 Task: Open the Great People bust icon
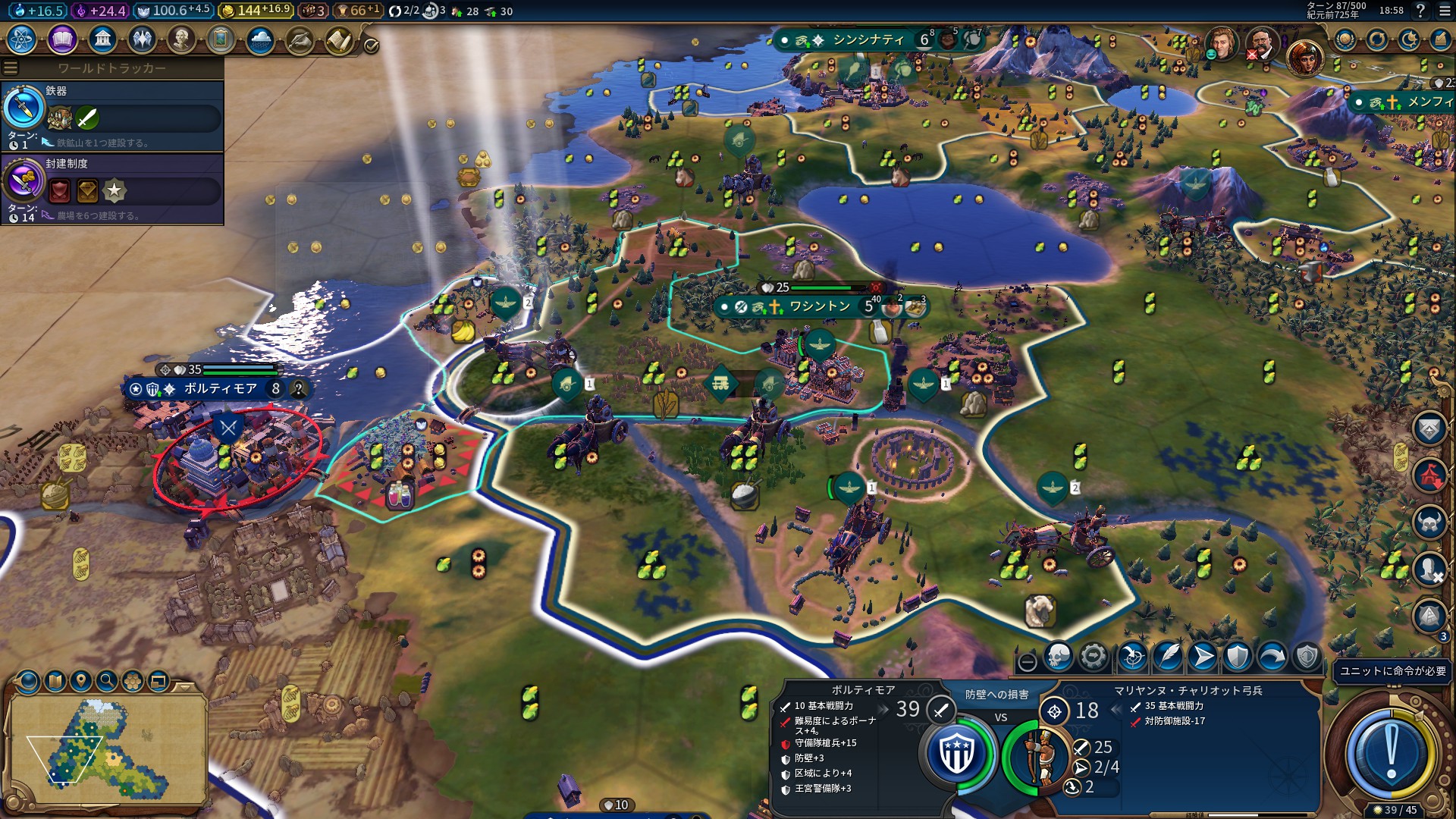[x=181, y=39]
